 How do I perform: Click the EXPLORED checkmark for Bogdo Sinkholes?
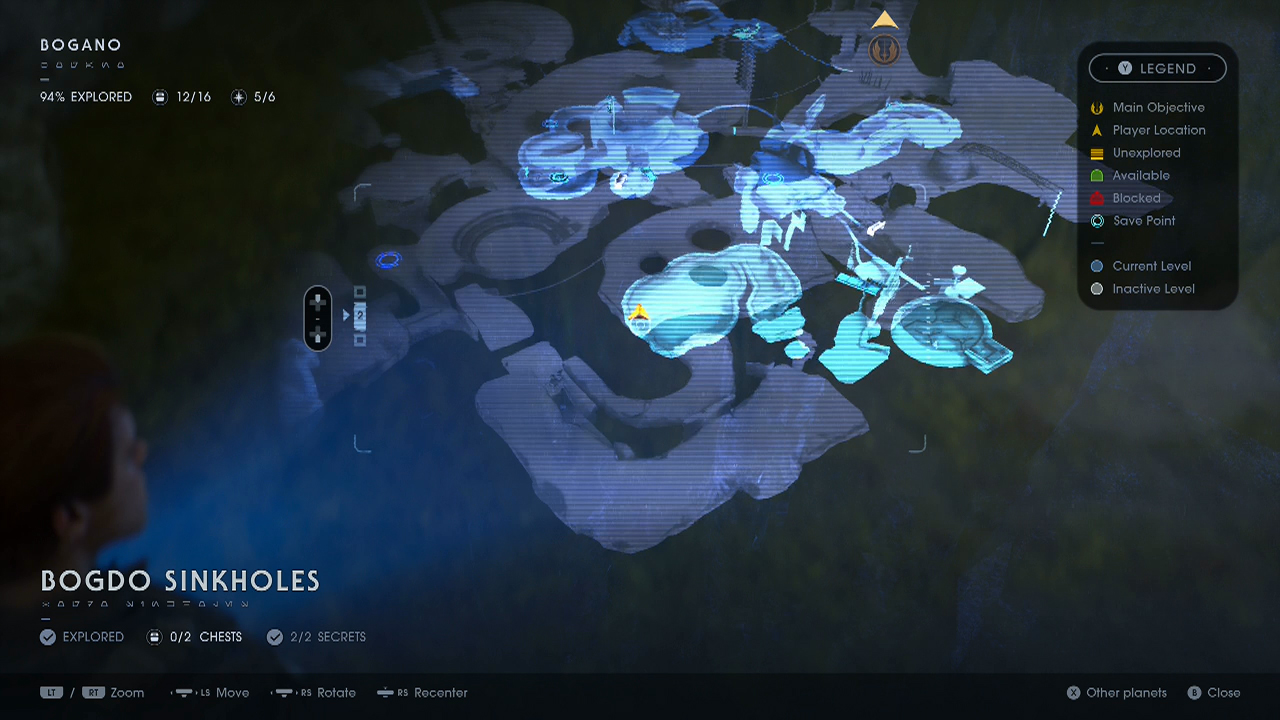(47, 636)
